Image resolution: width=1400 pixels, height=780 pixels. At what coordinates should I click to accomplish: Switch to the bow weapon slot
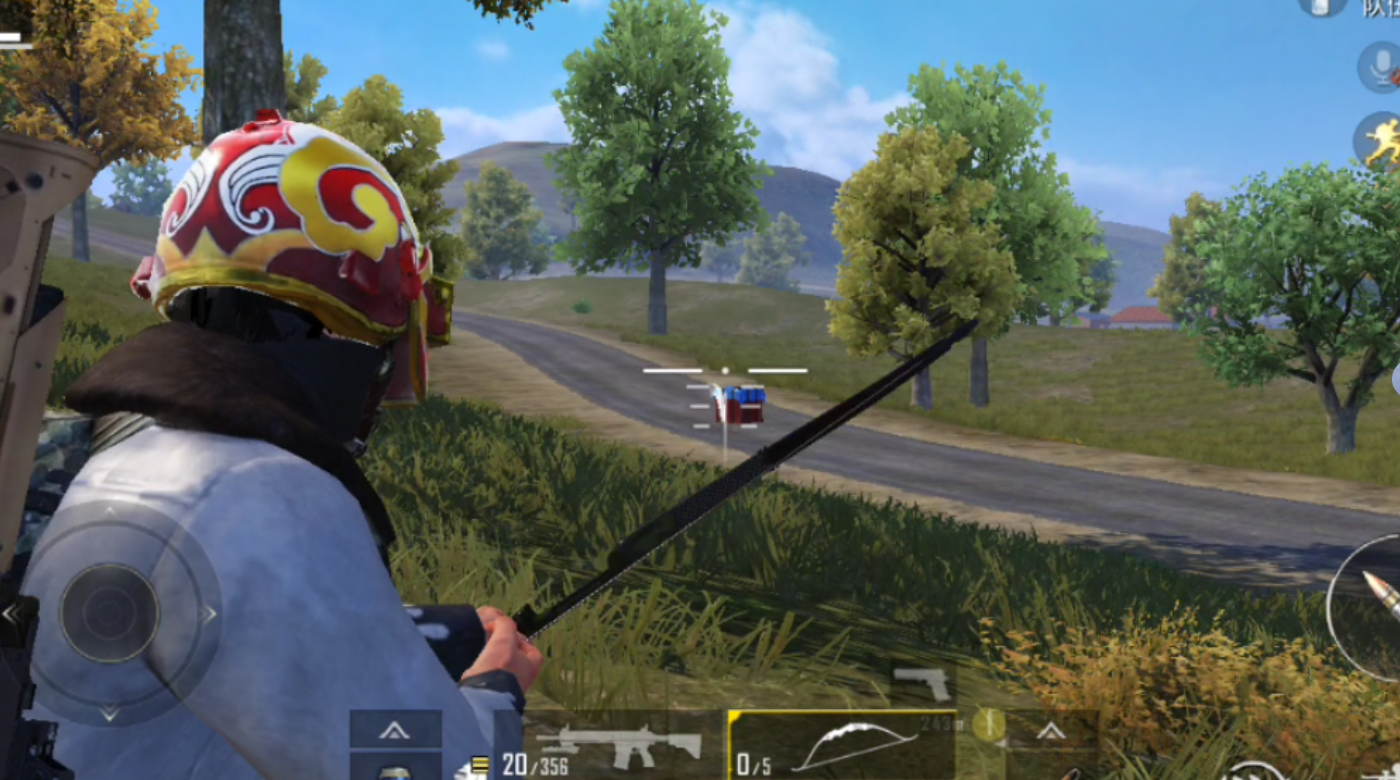coord(842,746)
